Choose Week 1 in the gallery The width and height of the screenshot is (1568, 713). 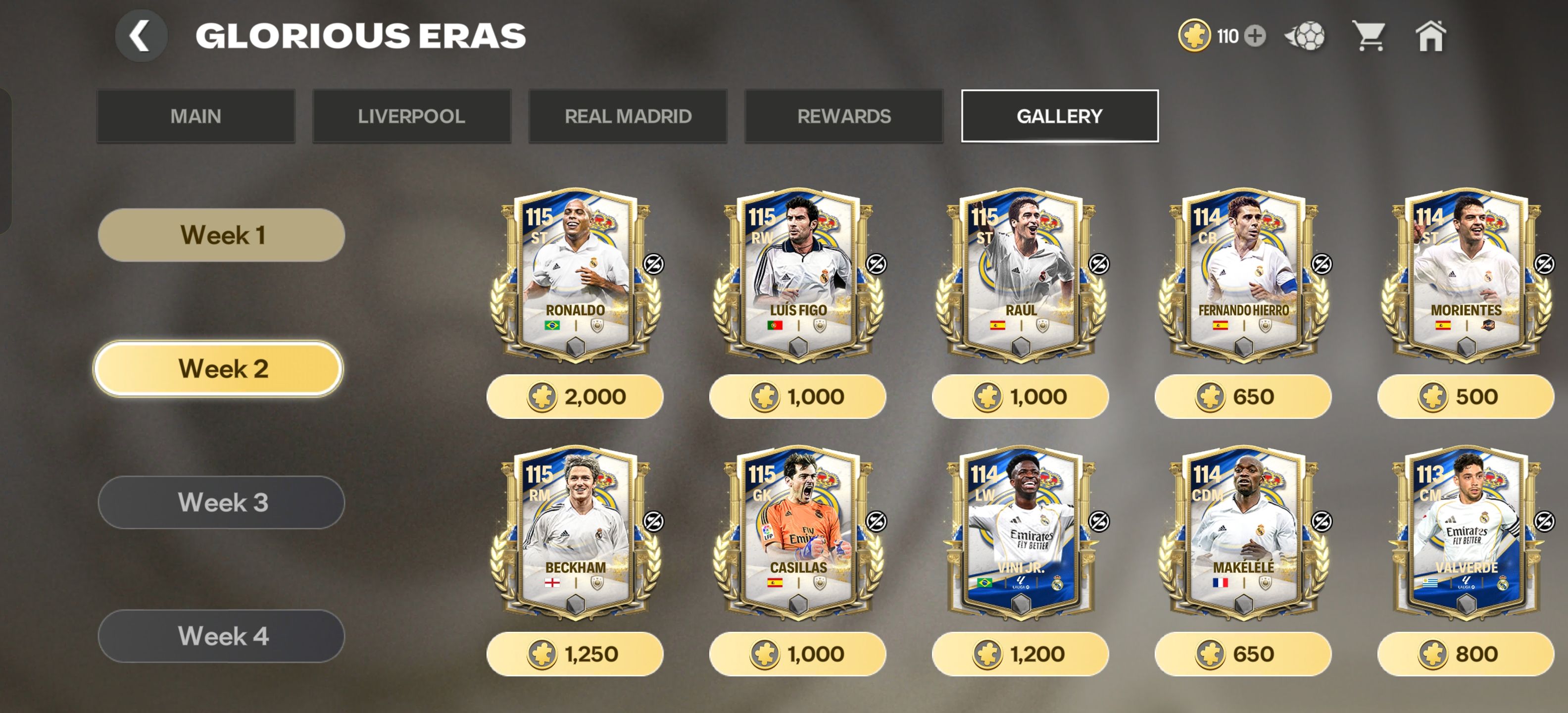tap(222, 235)
